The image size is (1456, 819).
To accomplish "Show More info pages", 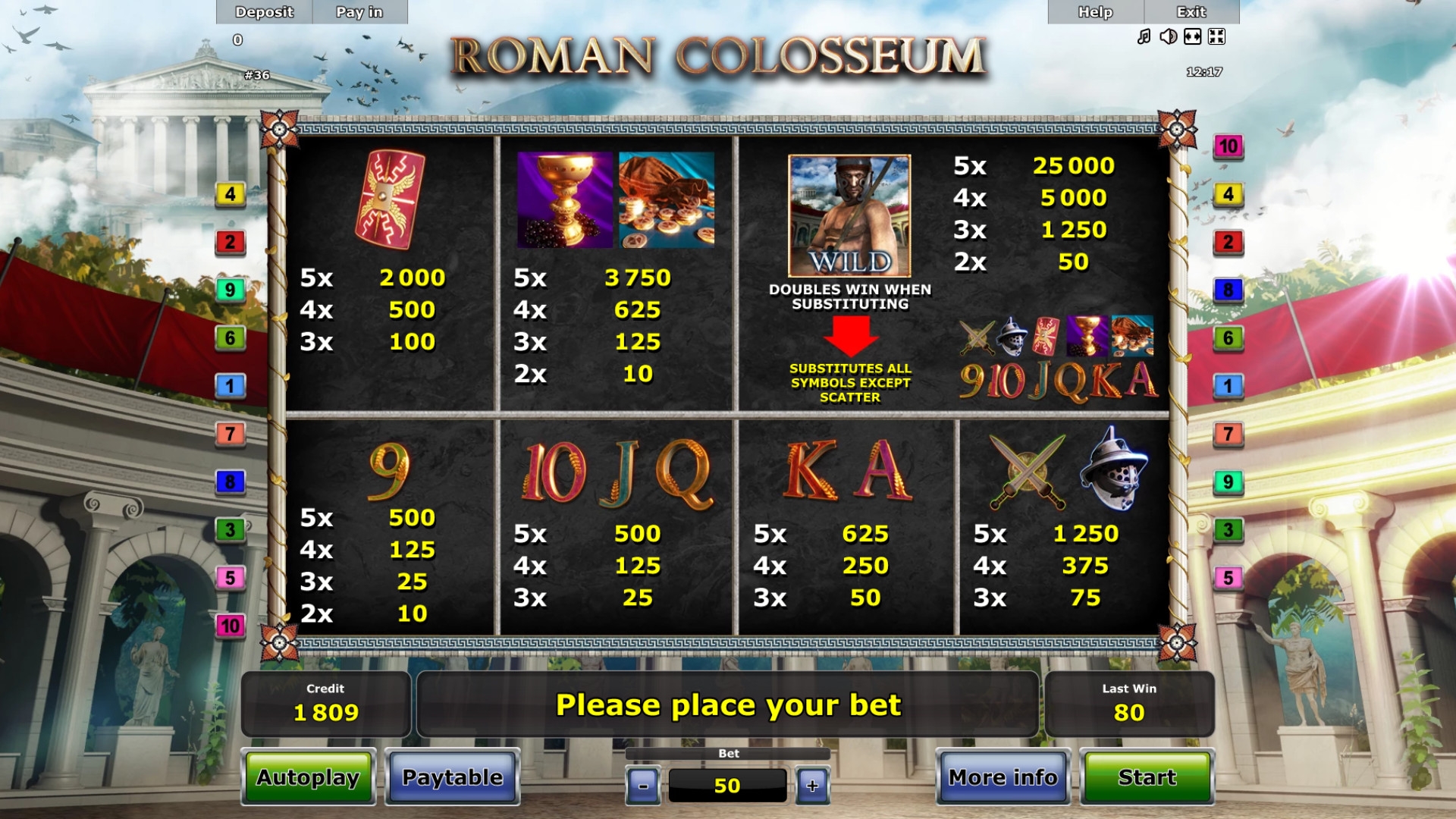I will point(1003,777).
